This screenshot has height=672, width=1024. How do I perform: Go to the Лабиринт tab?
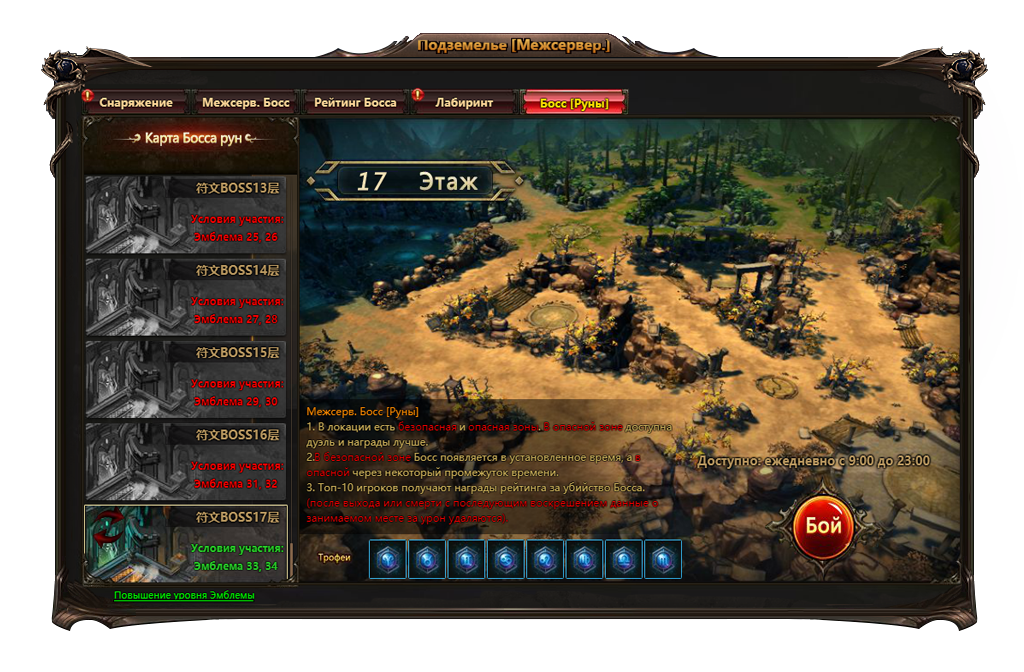(464, 103)
